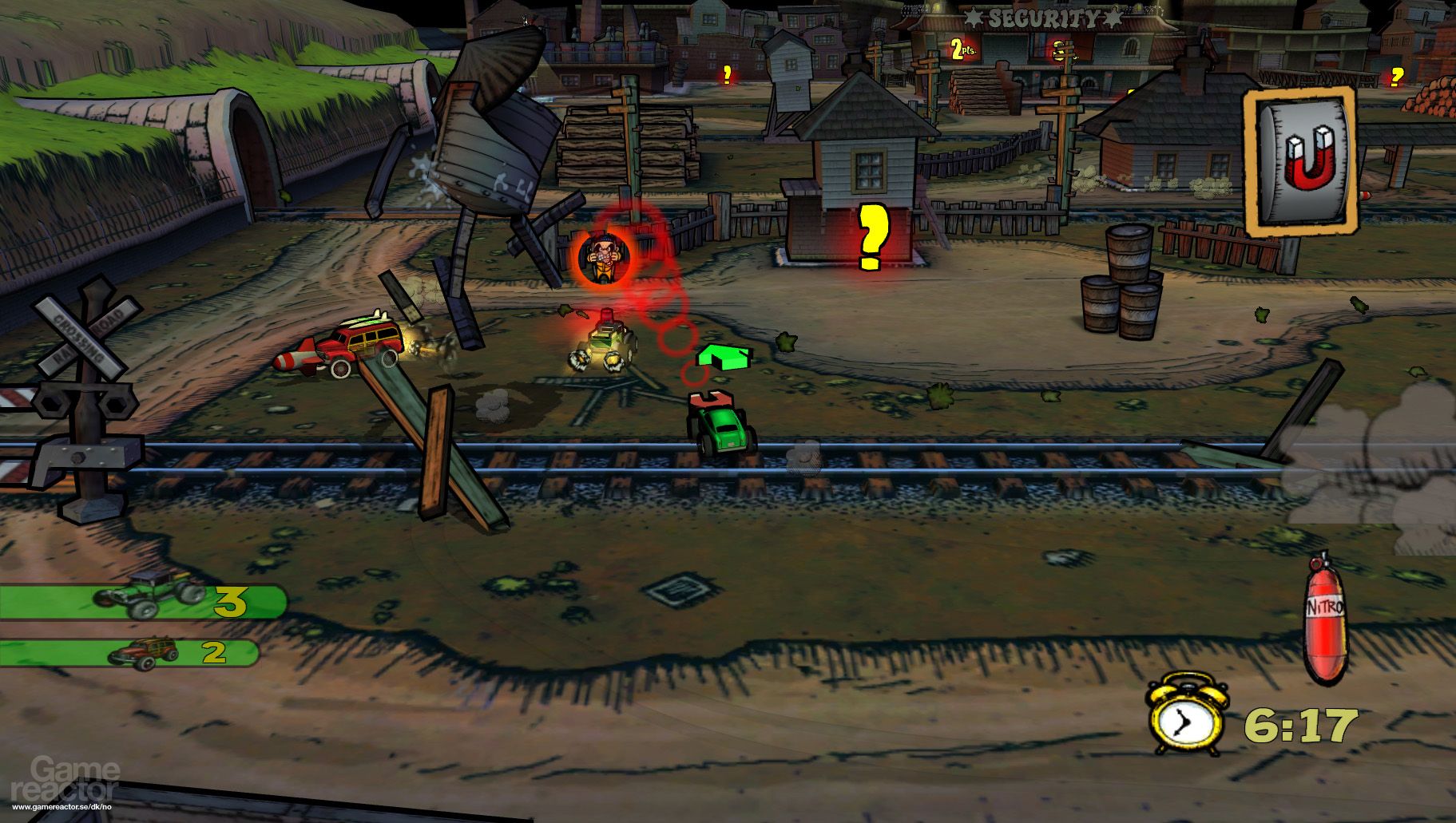
Task: Select the red woody wagon score row
Action: [130, 652]
